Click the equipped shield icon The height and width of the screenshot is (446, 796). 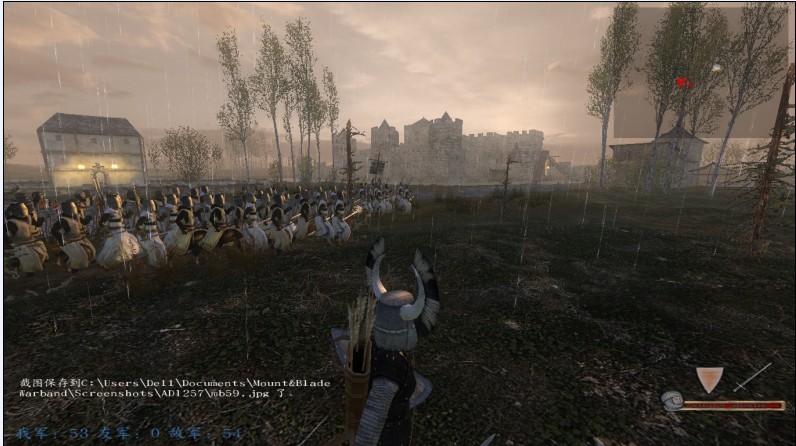click(x=709, y=379)
